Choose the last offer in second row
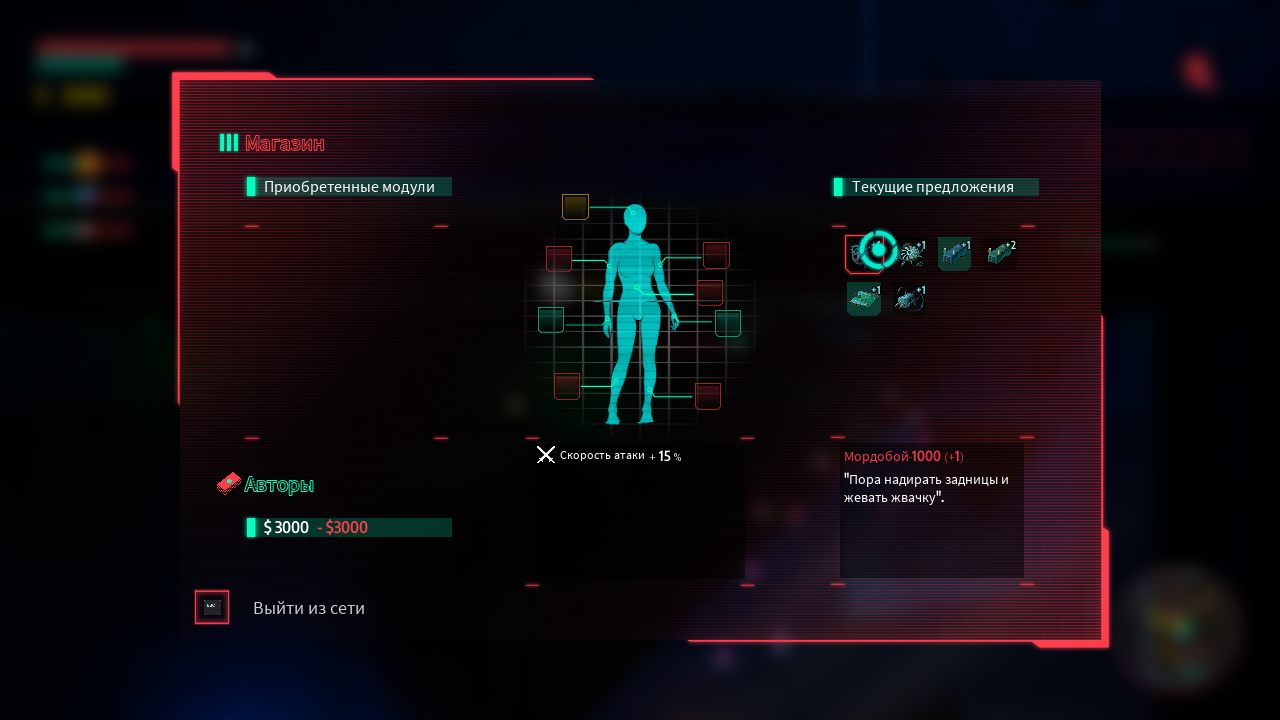Viewport: 1280px width, 720px height. pyautogui.click(x=909, y=299)
